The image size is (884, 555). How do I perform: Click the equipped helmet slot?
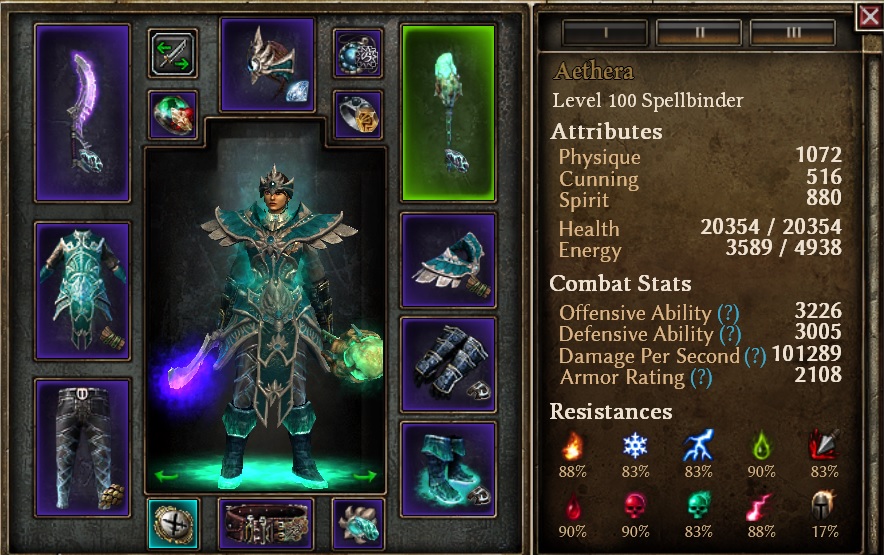[266, 64]
